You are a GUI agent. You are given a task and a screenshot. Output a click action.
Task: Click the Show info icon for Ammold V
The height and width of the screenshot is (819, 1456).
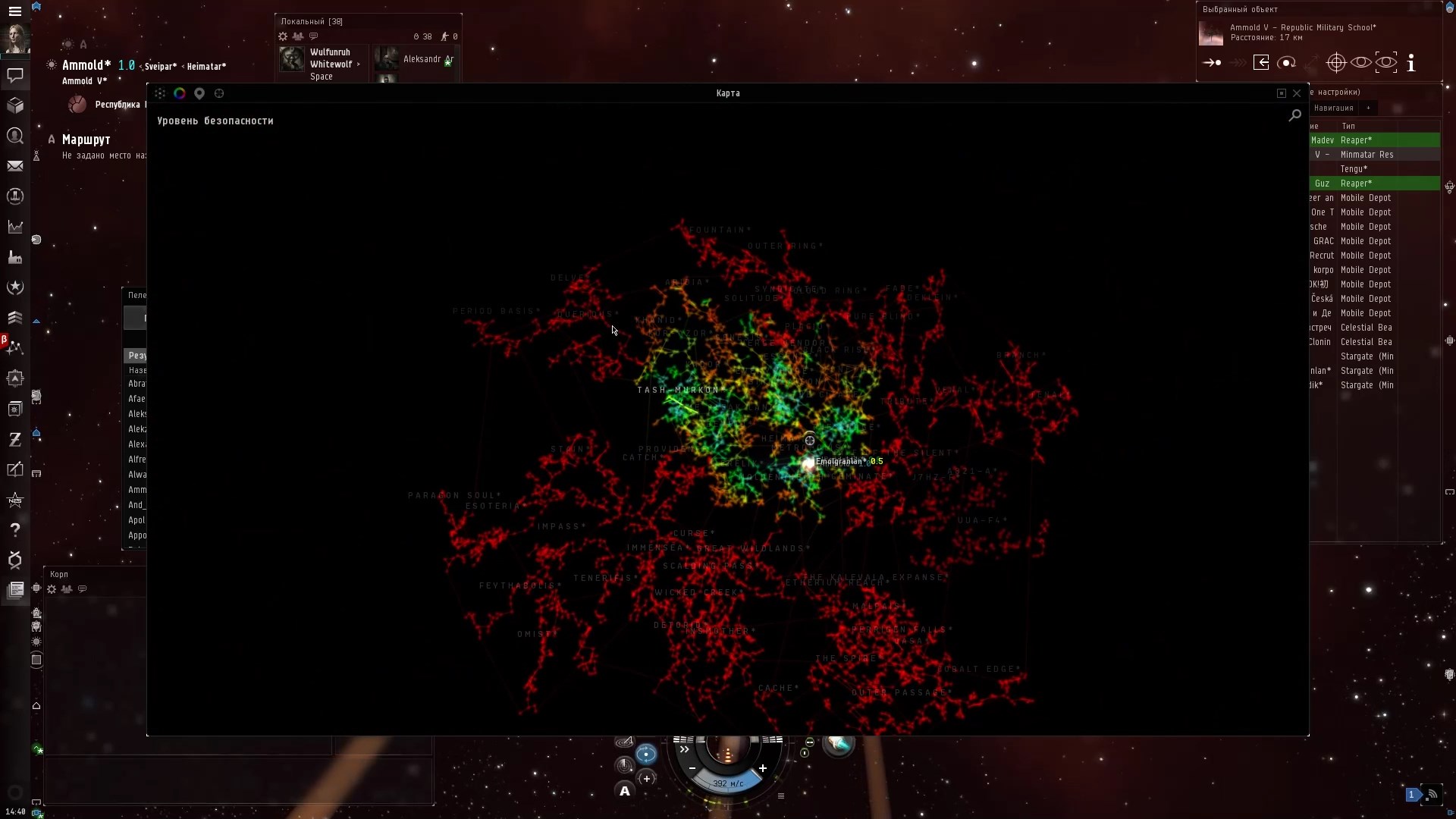[x=1410, y=63]
